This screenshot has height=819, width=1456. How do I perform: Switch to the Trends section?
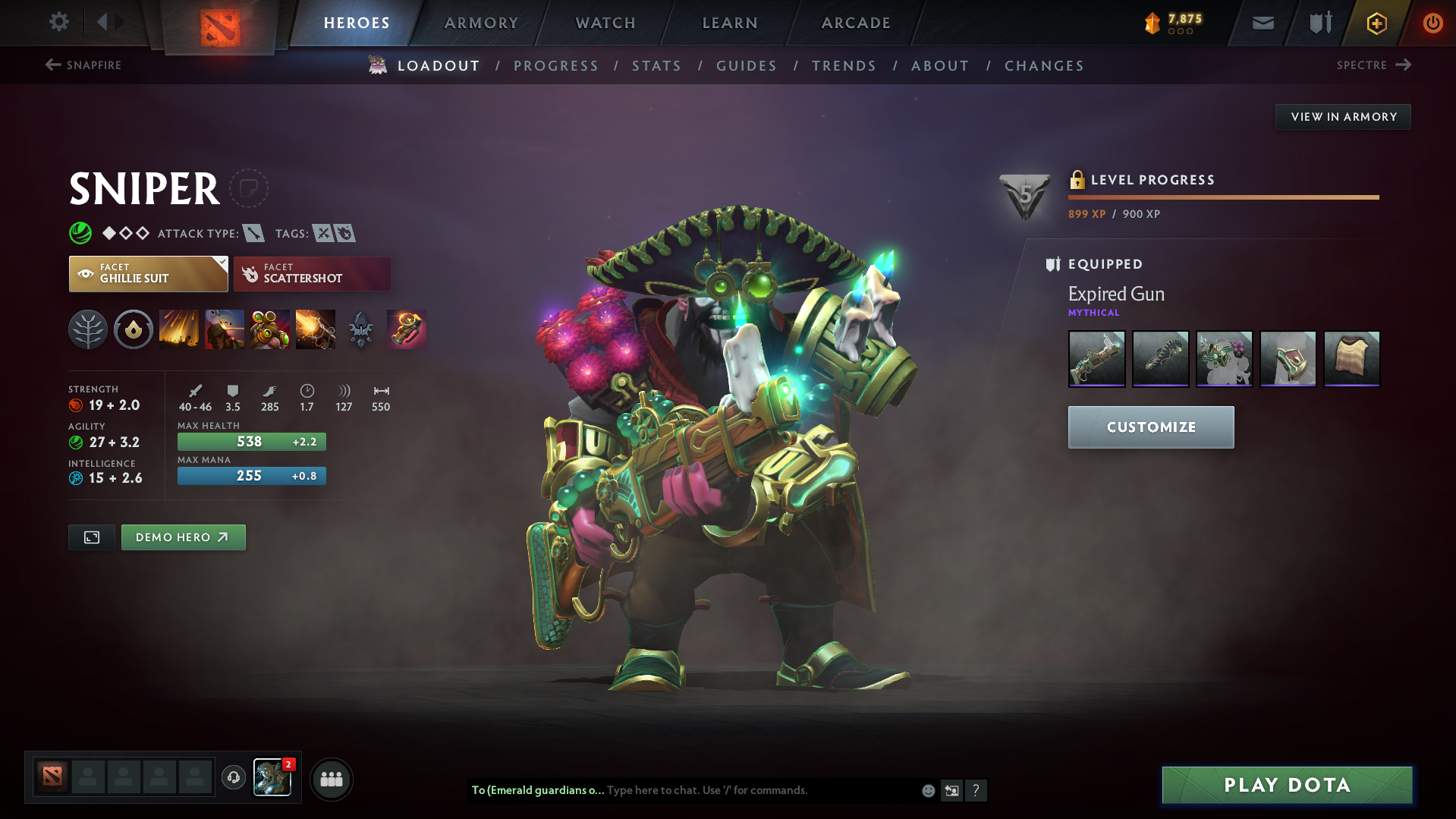[844, 66]
